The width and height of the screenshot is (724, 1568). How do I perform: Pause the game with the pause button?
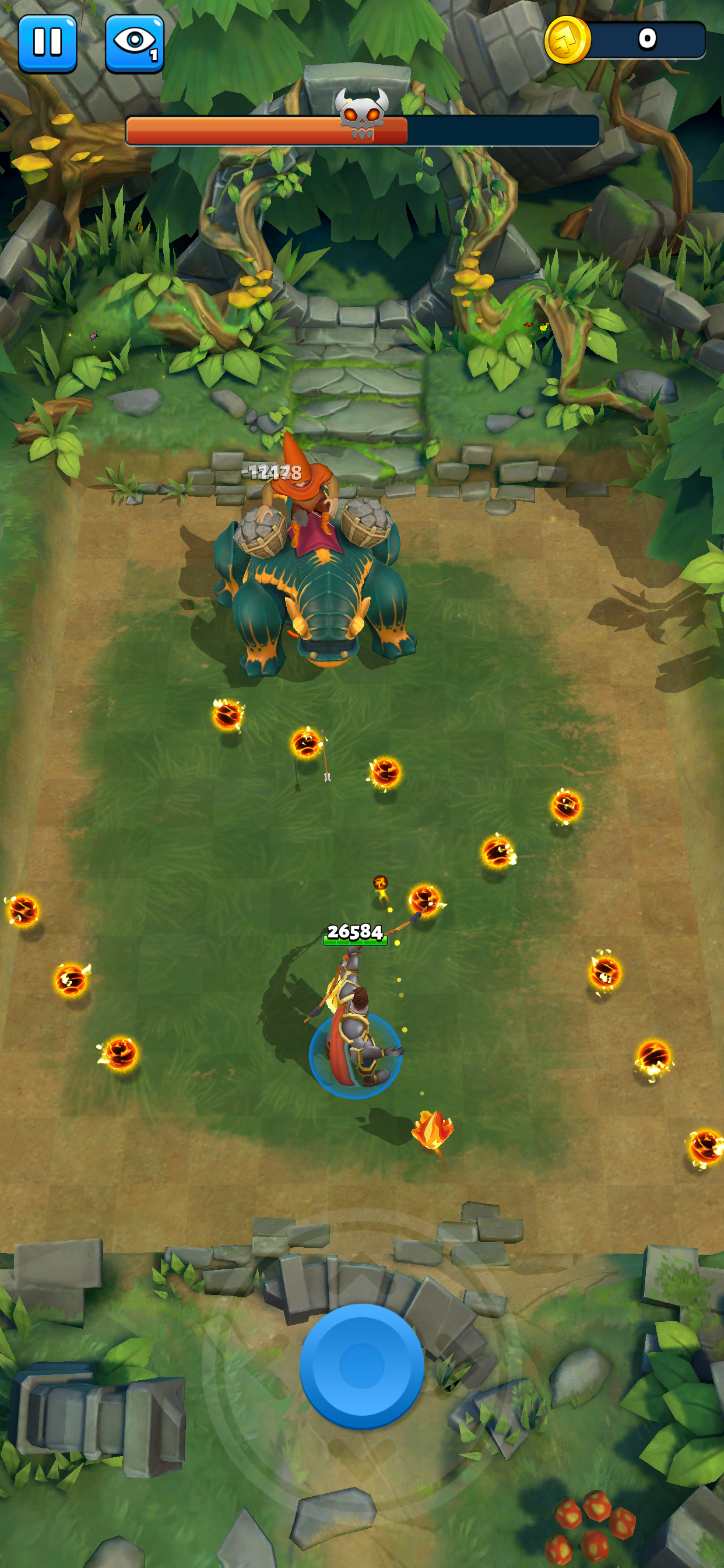point(47,43)
